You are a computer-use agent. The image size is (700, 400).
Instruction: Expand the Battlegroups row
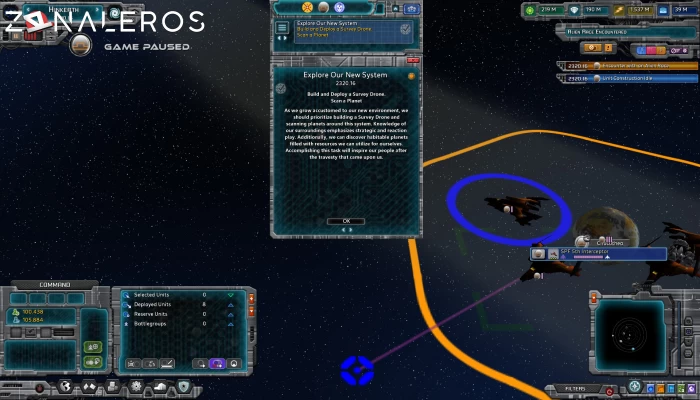231,324
